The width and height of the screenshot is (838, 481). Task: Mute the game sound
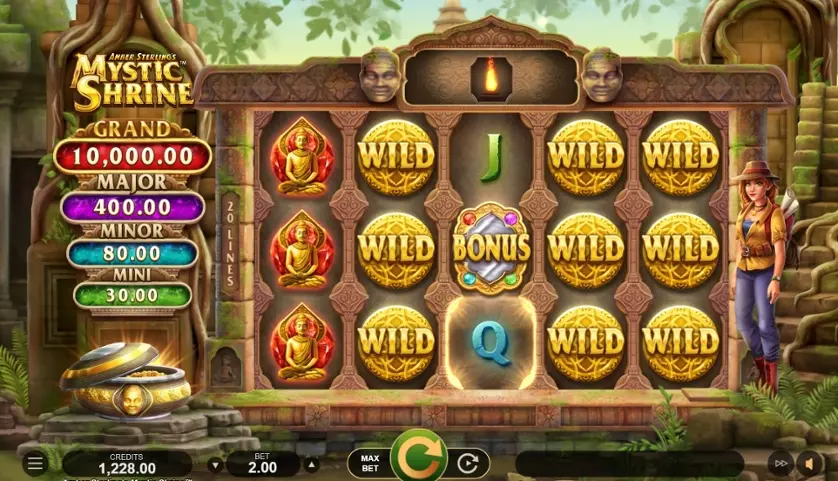tap(808, 463)
